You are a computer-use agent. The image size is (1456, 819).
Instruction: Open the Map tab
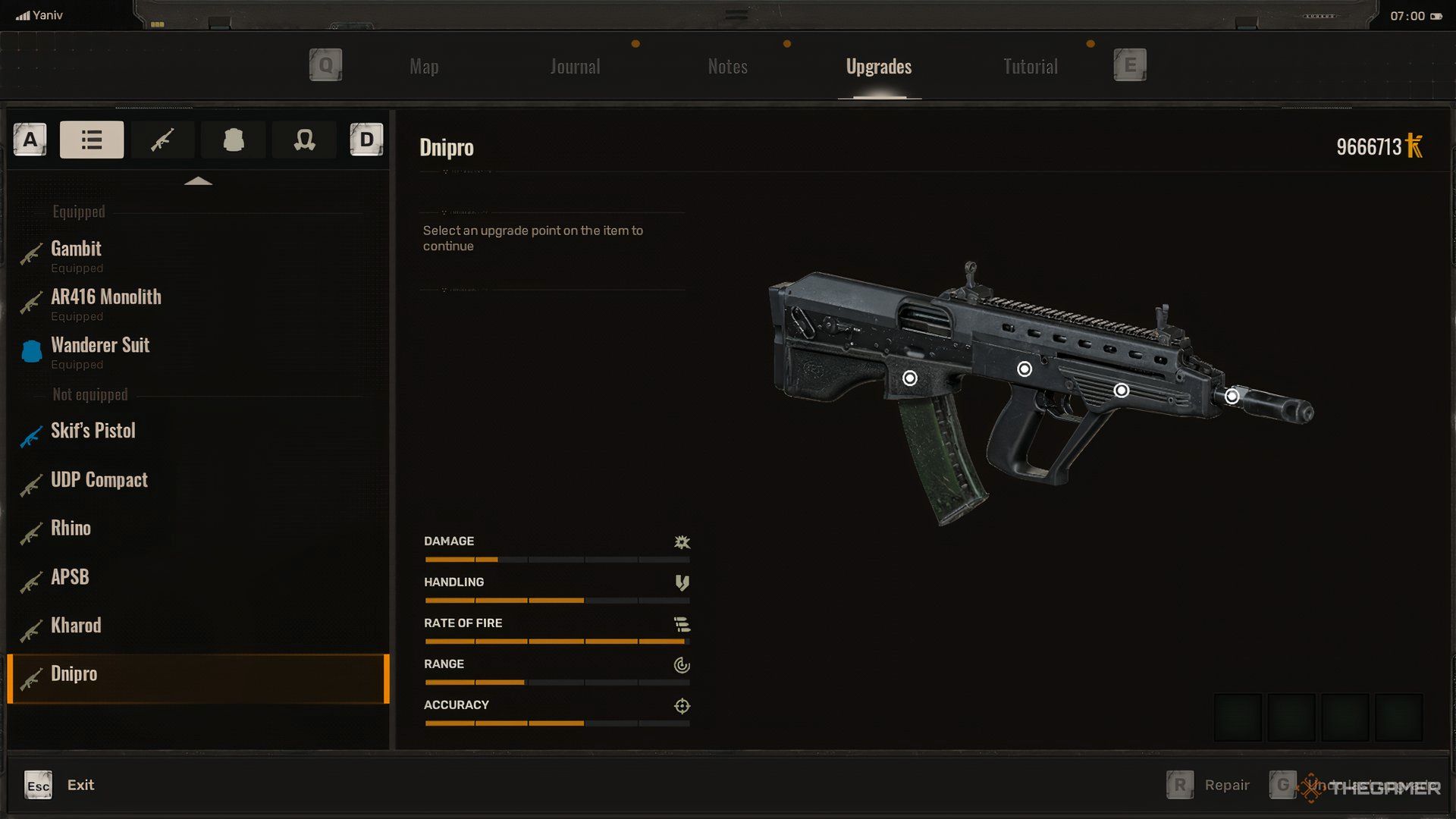click(x=424, y=67)
